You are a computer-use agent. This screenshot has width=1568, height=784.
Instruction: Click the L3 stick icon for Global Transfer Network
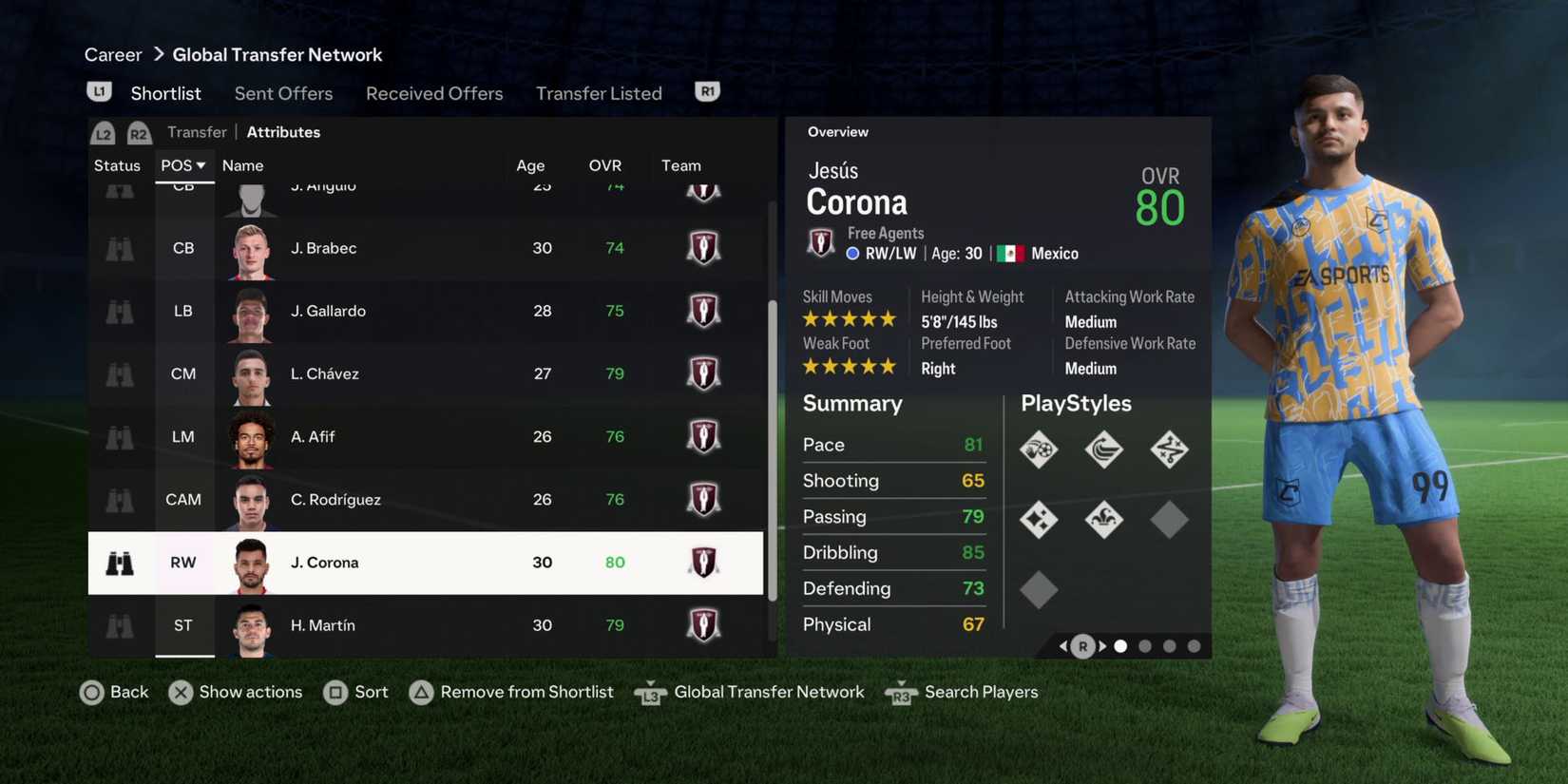pos(650,693)
